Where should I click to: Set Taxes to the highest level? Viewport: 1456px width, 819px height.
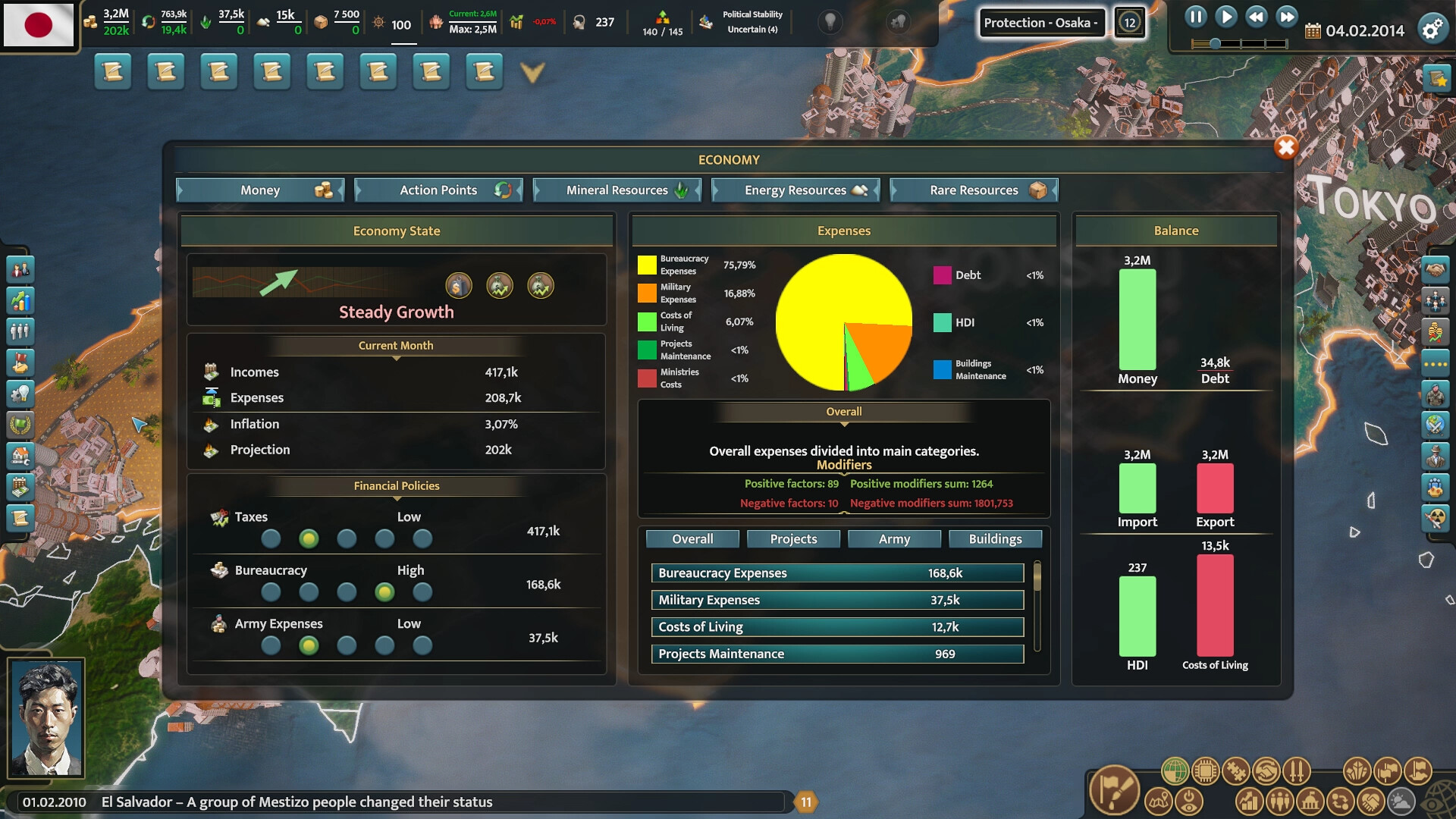coord(422,538)
